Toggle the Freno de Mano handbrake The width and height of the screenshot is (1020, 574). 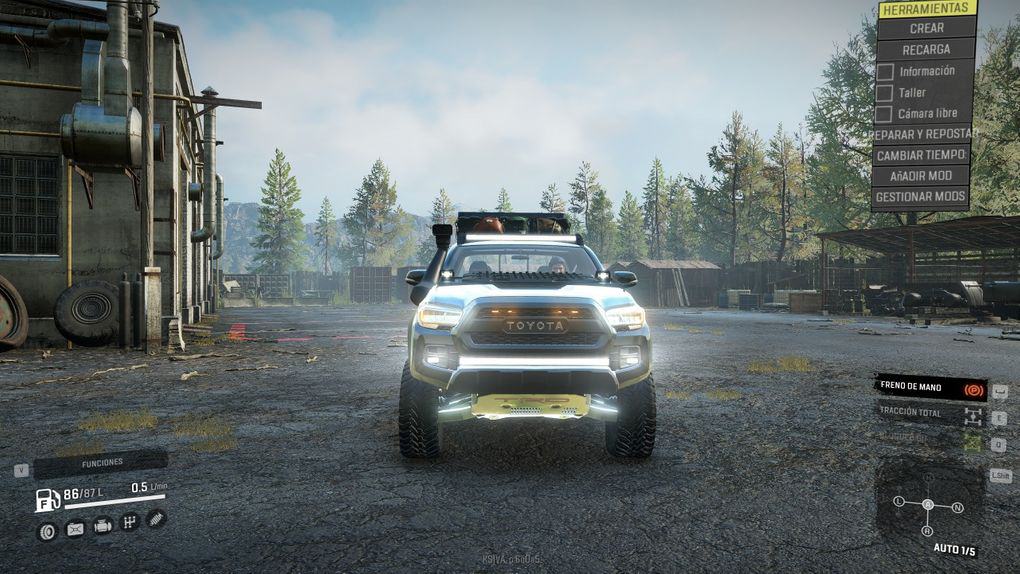pyautogui.click(x=930, y=389)
